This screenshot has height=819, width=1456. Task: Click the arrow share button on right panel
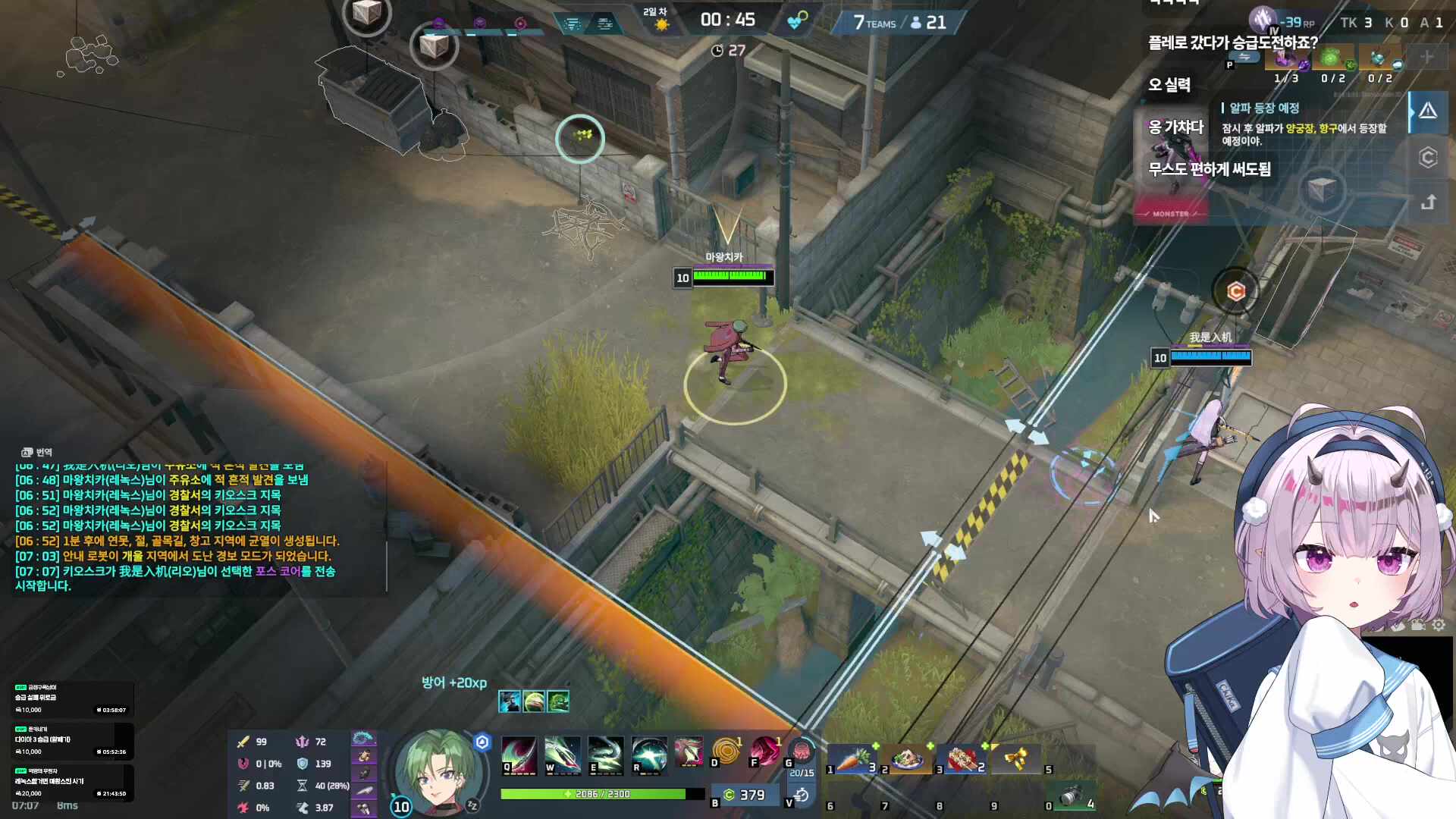pyautogui.click(x=1428, y=202)
